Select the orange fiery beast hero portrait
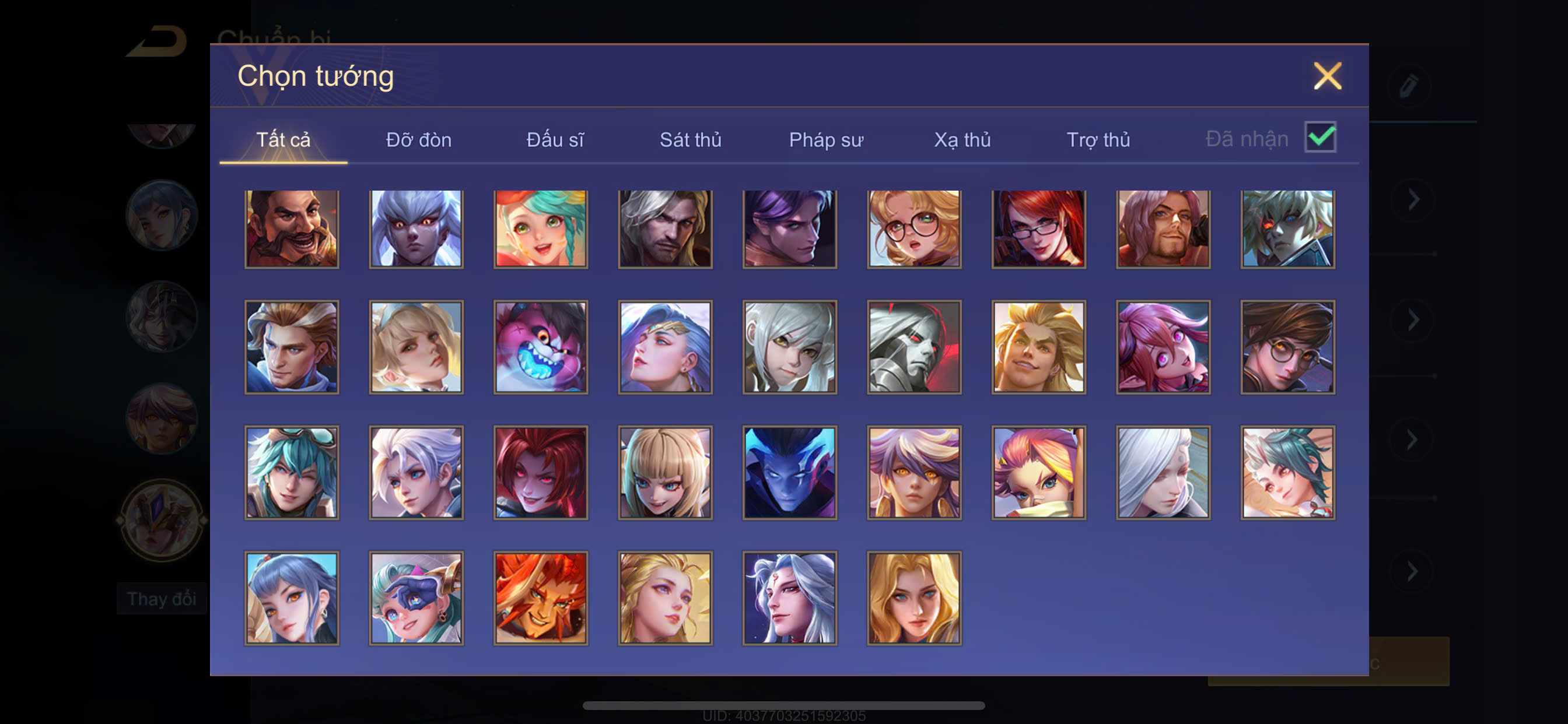This screenshot has height=724, width=1568. tap(541, 598)
